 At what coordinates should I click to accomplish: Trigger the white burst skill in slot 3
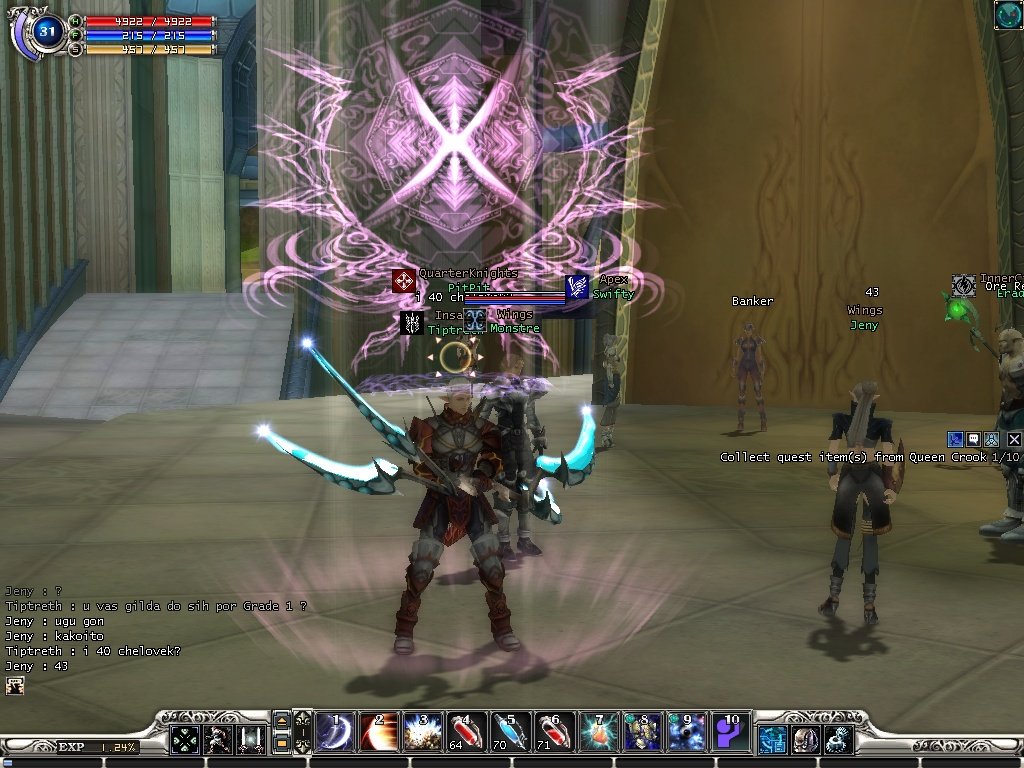419,733
